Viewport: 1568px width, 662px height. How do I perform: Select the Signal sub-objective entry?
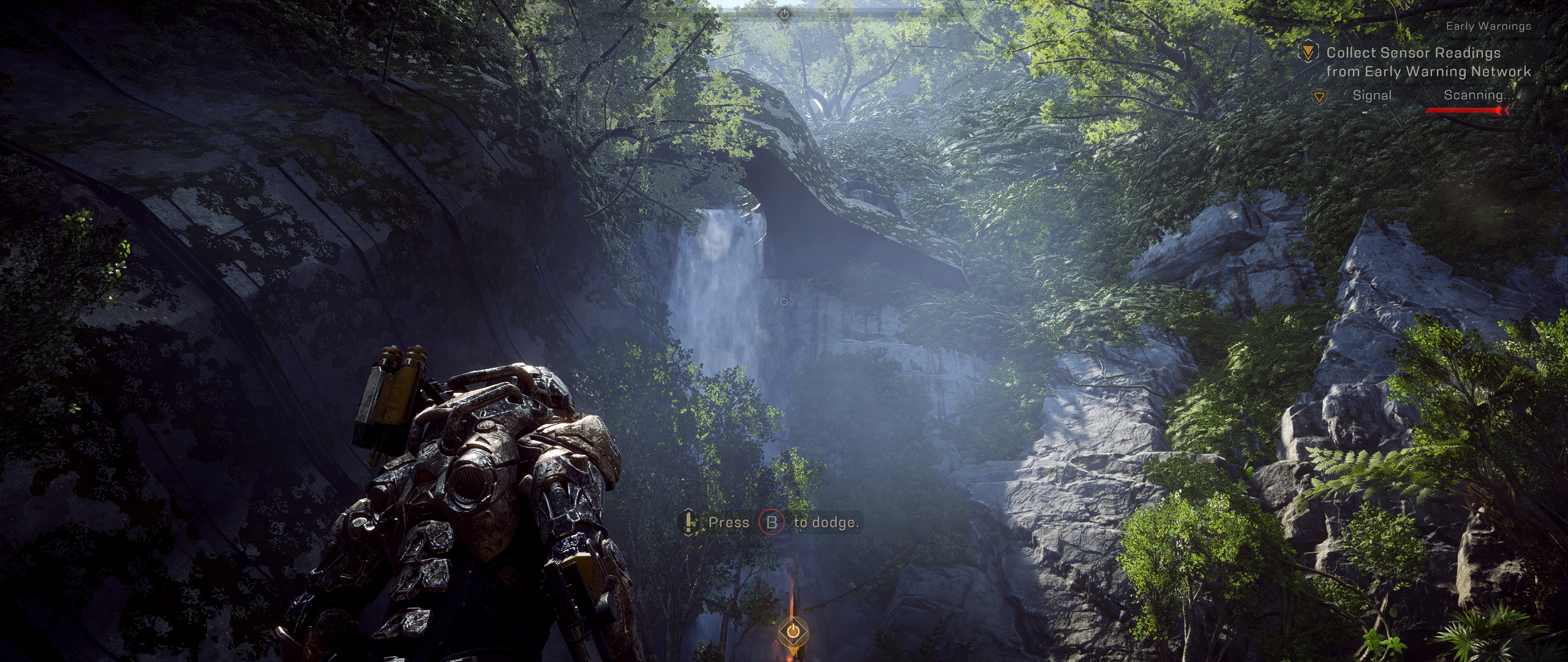[x=1371, y=96]
